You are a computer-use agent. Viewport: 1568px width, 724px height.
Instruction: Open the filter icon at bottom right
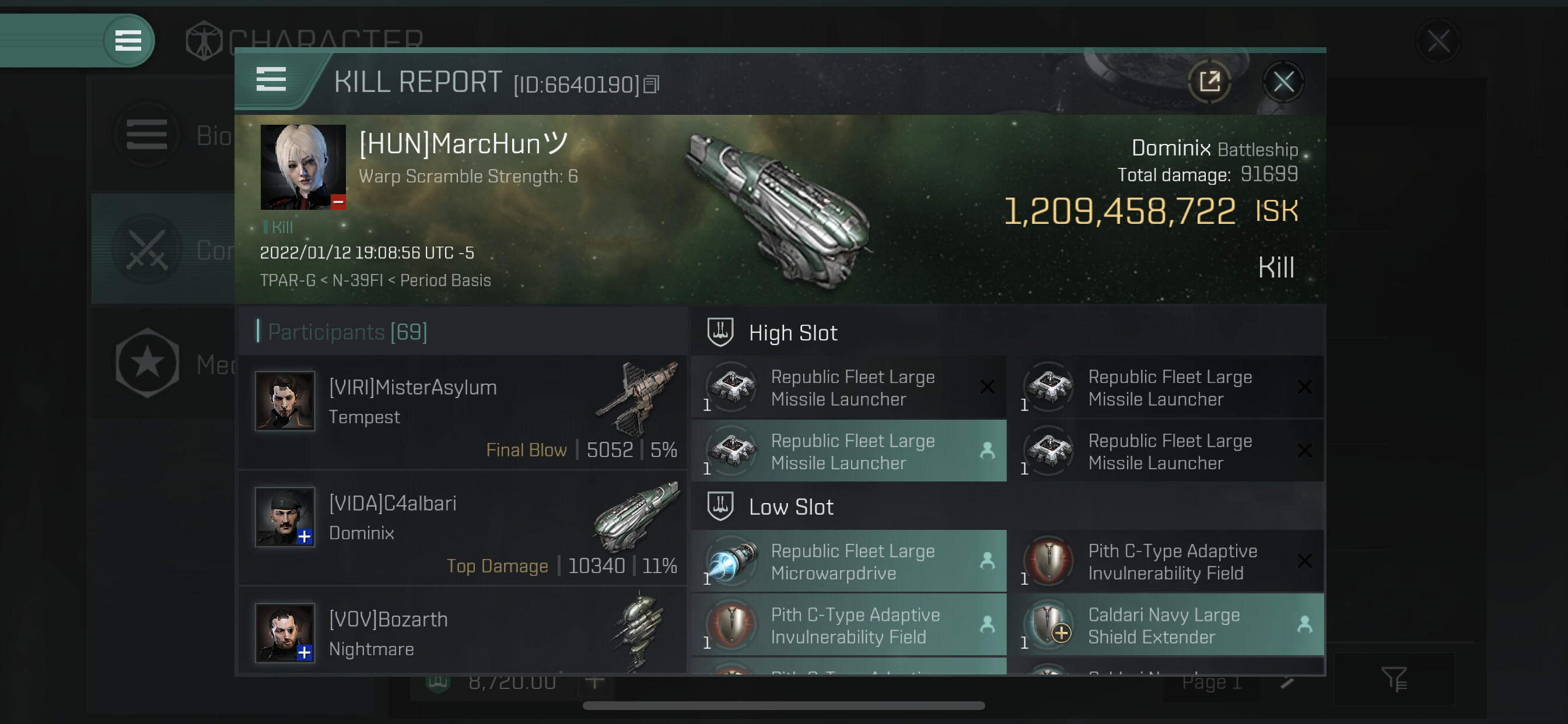1394,679
